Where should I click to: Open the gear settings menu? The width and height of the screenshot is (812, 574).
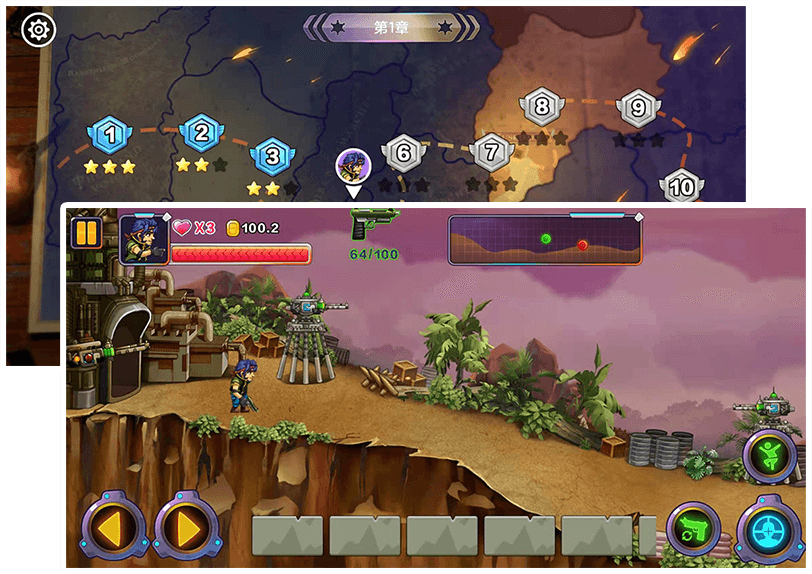(x=39, y=31)
